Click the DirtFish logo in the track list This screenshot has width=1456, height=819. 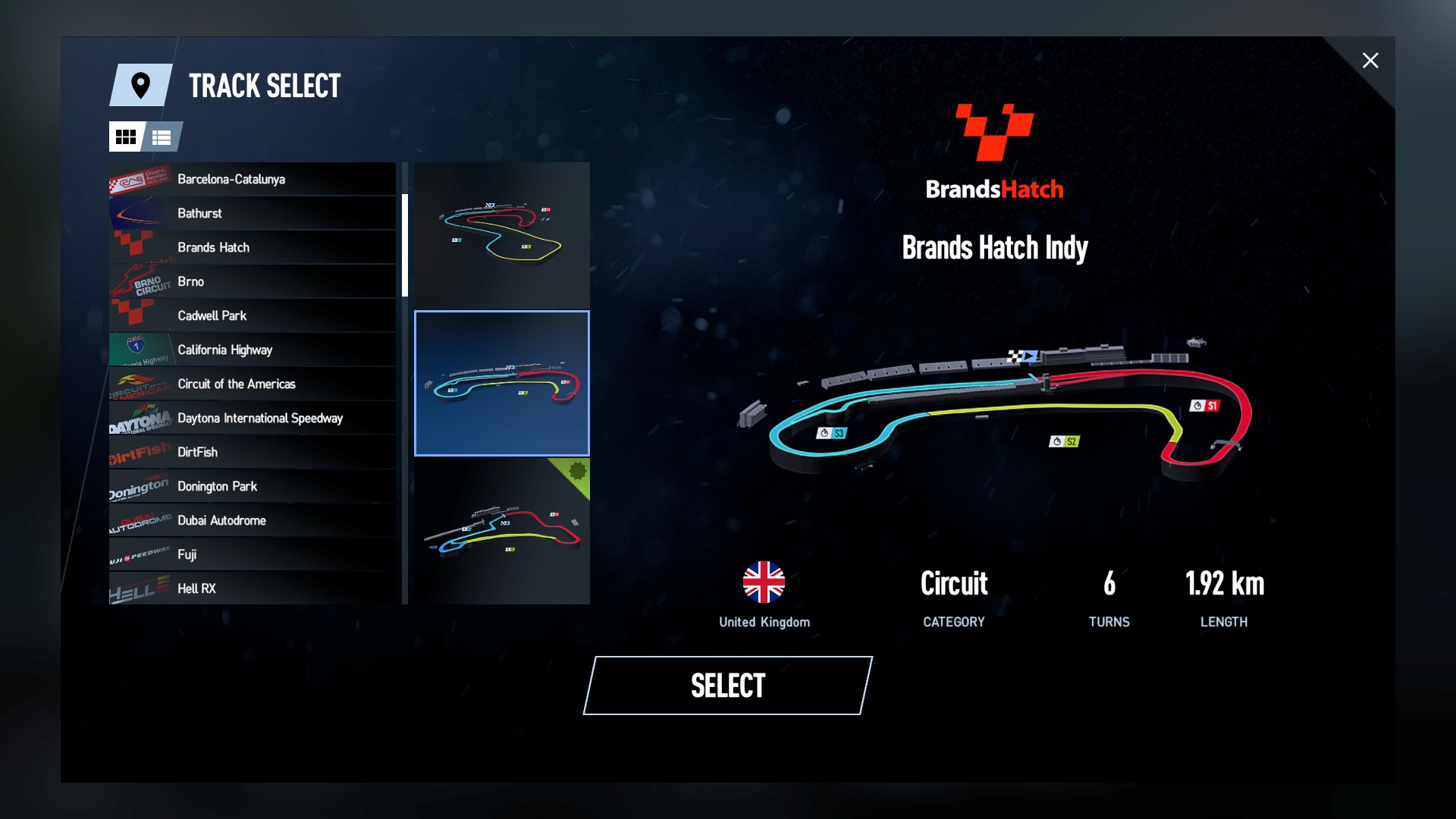click(x=138, y=452)
